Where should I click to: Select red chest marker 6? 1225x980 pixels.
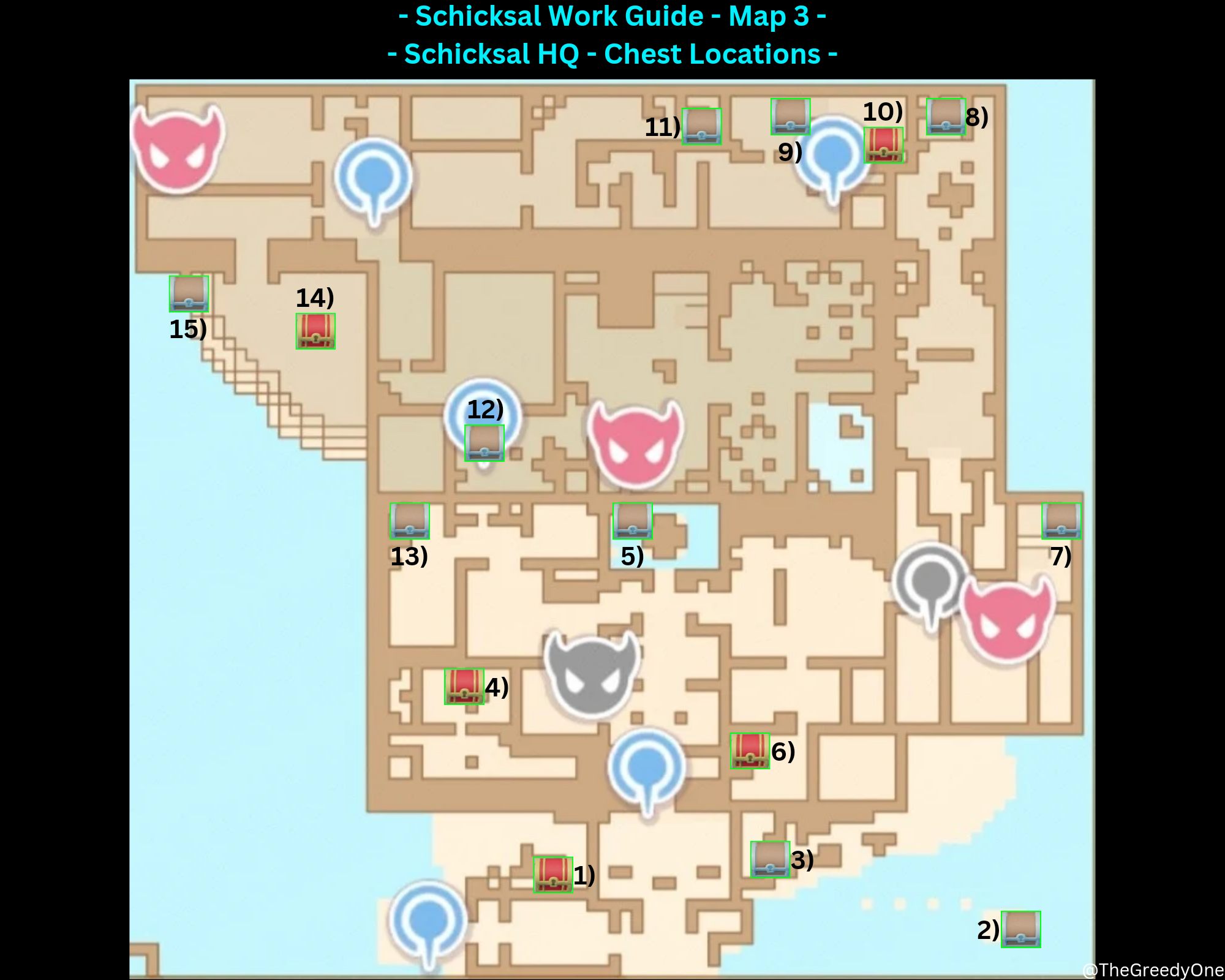(748, 750)
